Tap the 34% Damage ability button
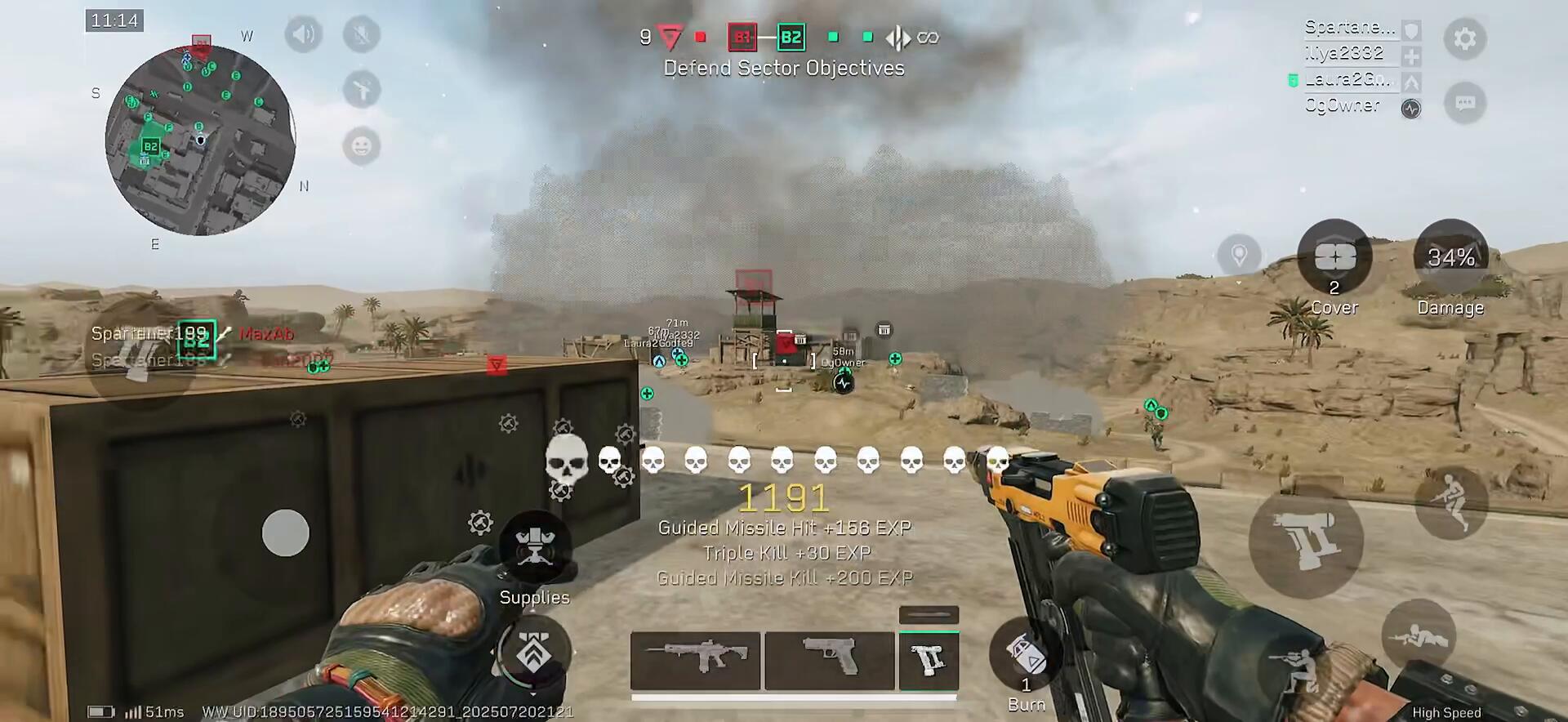The image size is (1568, 722). (x=1450, y=258)
